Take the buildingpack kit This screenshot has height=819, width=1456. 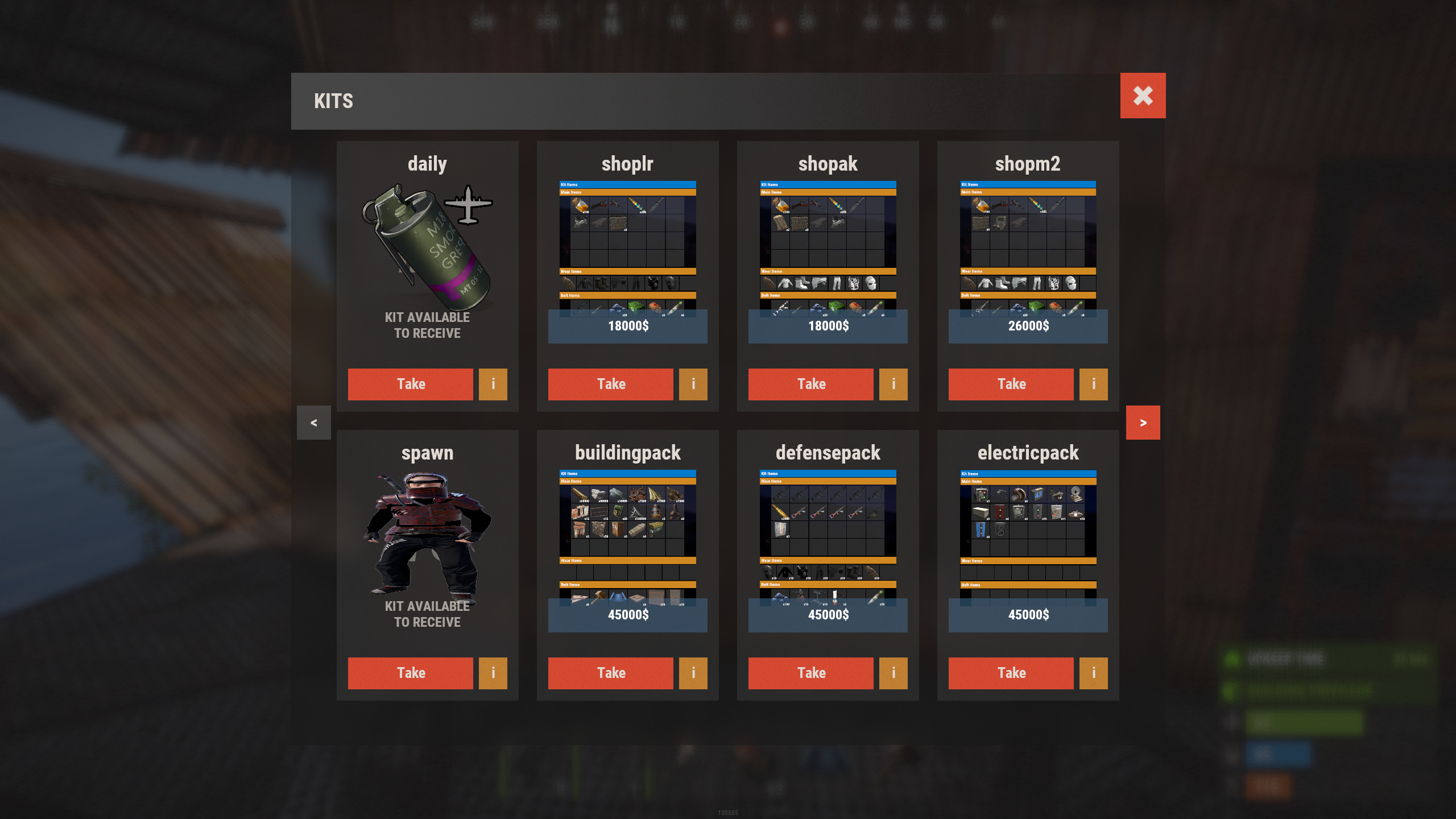point(610,673)
